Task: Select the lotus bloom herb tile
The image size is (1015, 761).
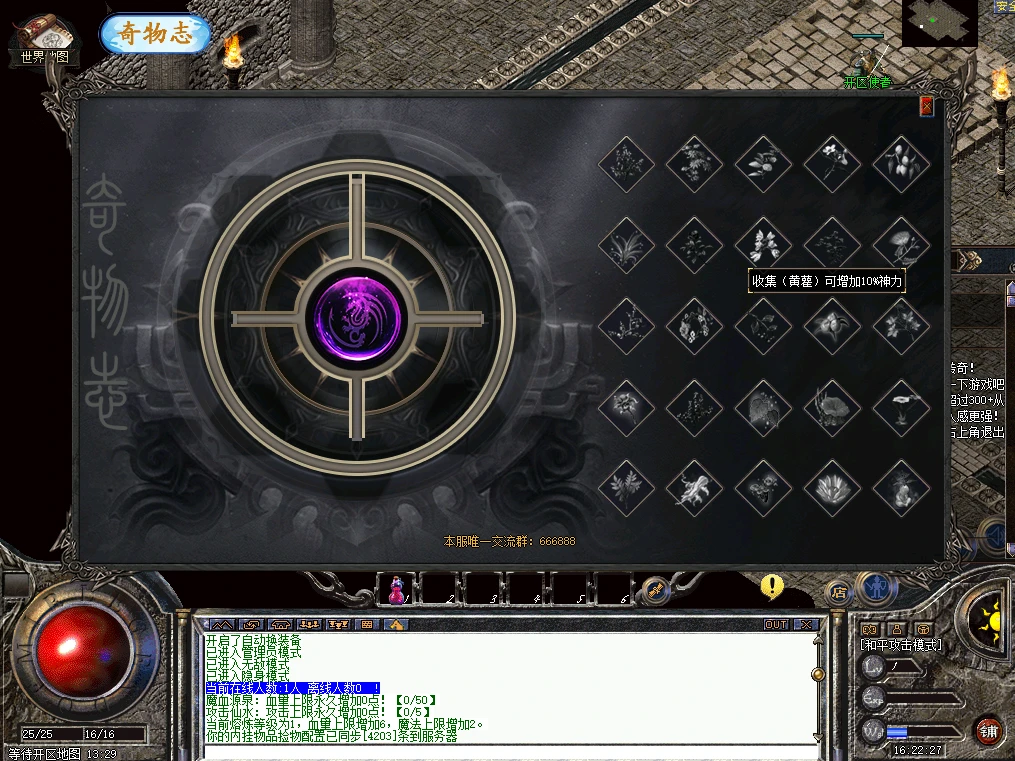Action: click(833, 488)
